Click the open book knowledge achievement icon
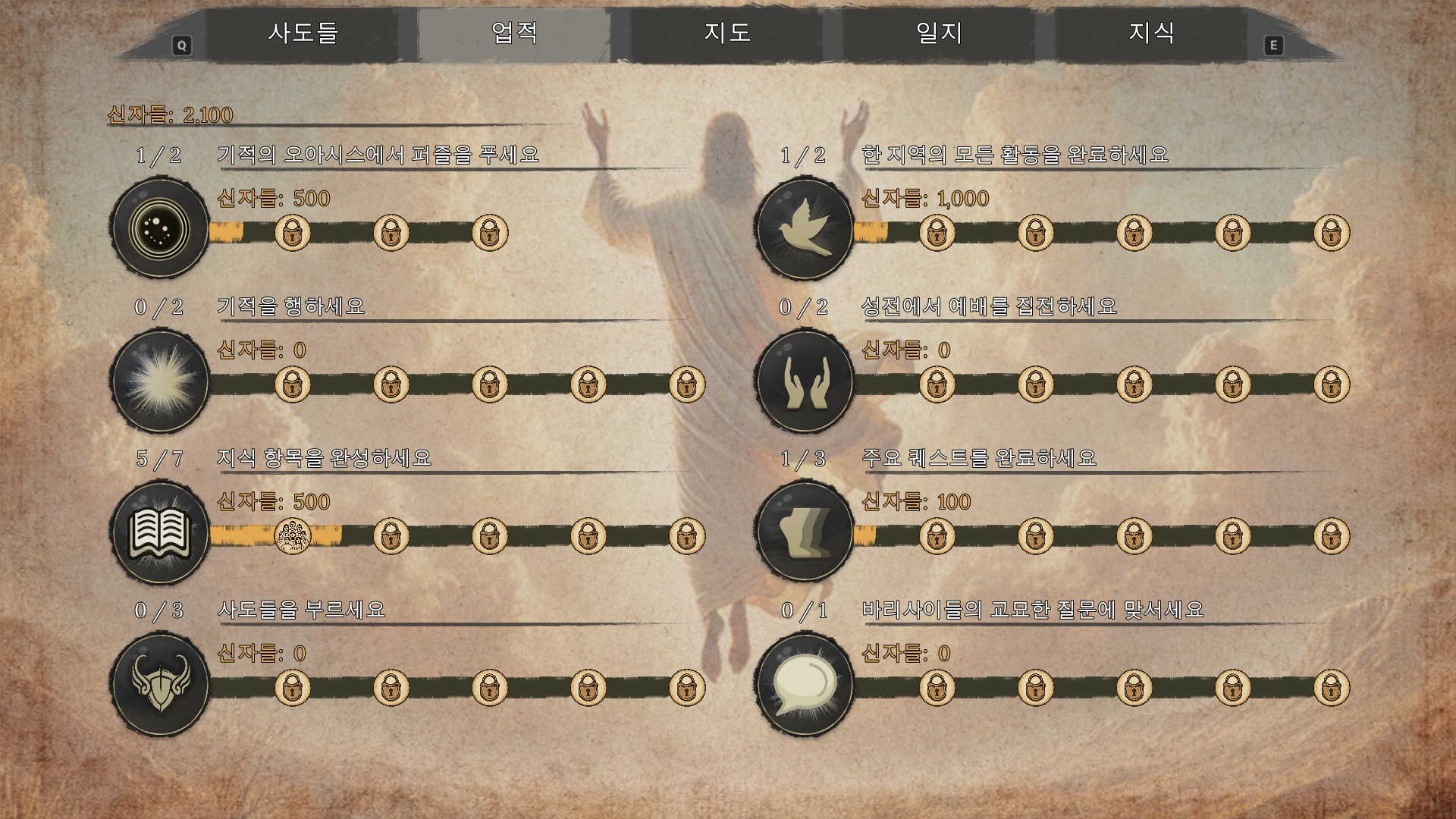Image resolution: width=1456 pixels, height=819 pixels. (159, 532)
